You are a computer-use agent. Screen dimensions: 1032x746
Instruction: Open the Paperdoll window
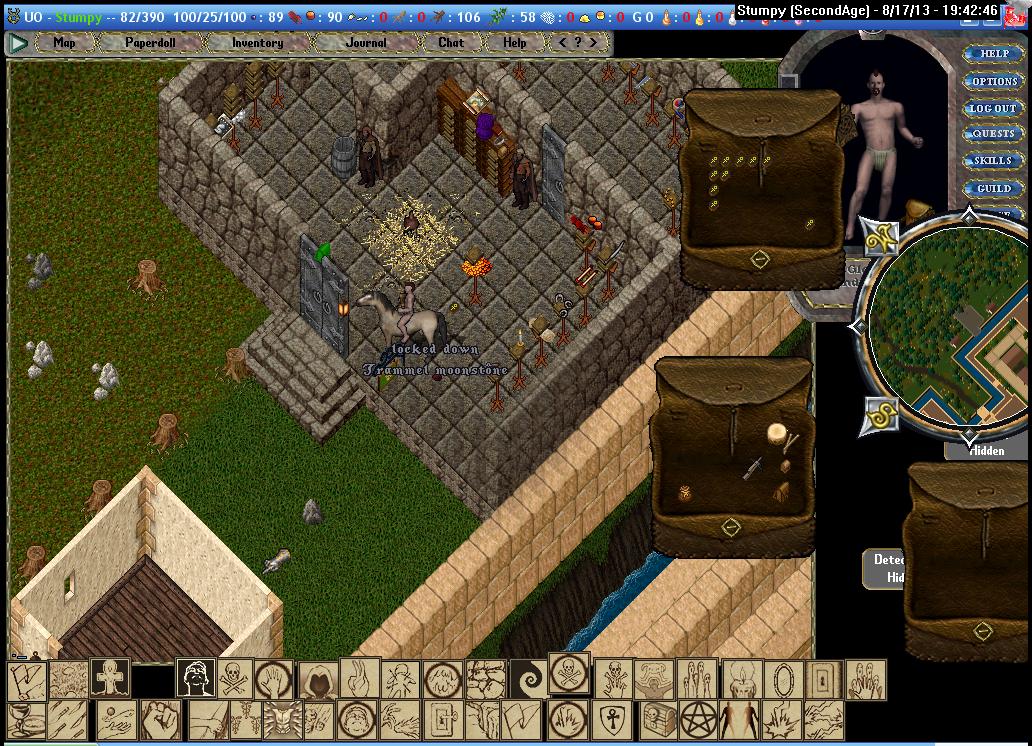click(x=150, y=43)
